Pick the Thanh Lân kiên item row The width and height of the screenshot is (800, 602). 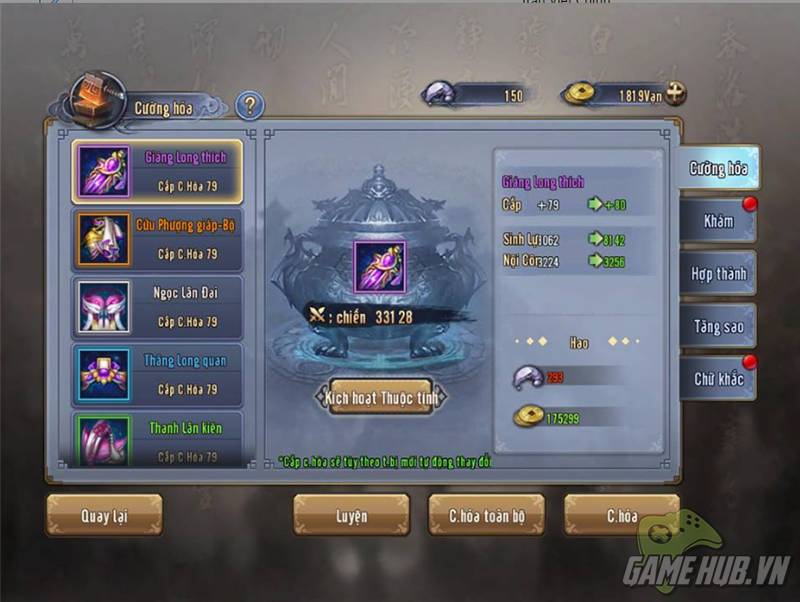158,440
